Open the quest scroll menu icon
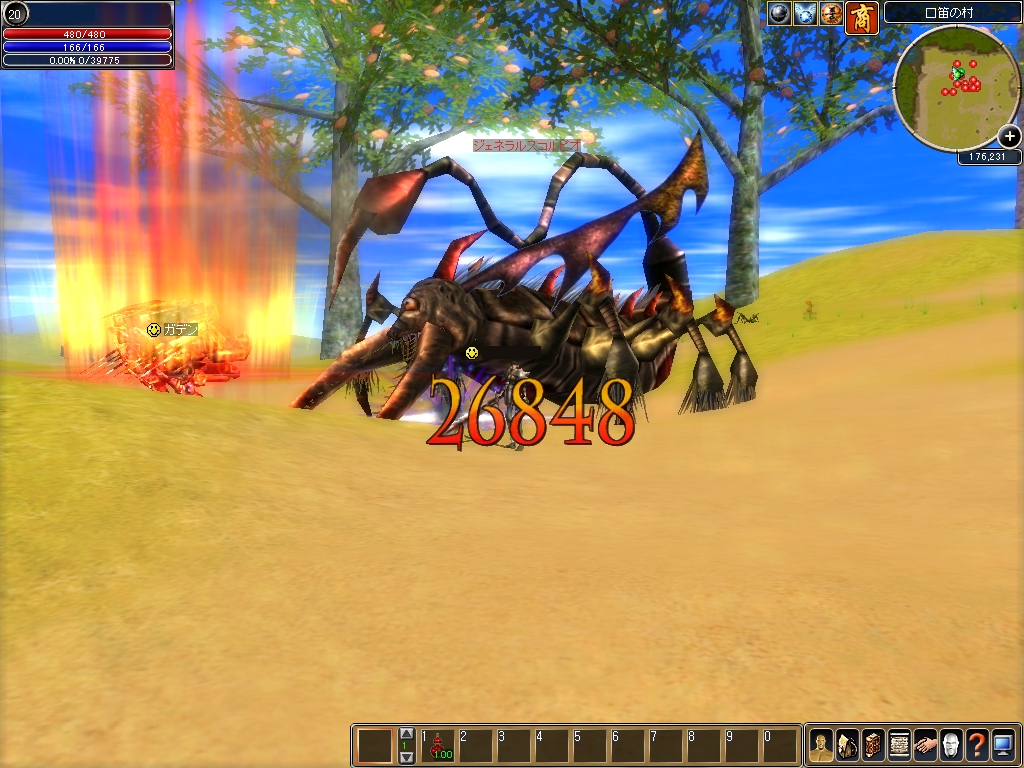The height and width of the screenshot is (768, 1024). tap(899, 745)
